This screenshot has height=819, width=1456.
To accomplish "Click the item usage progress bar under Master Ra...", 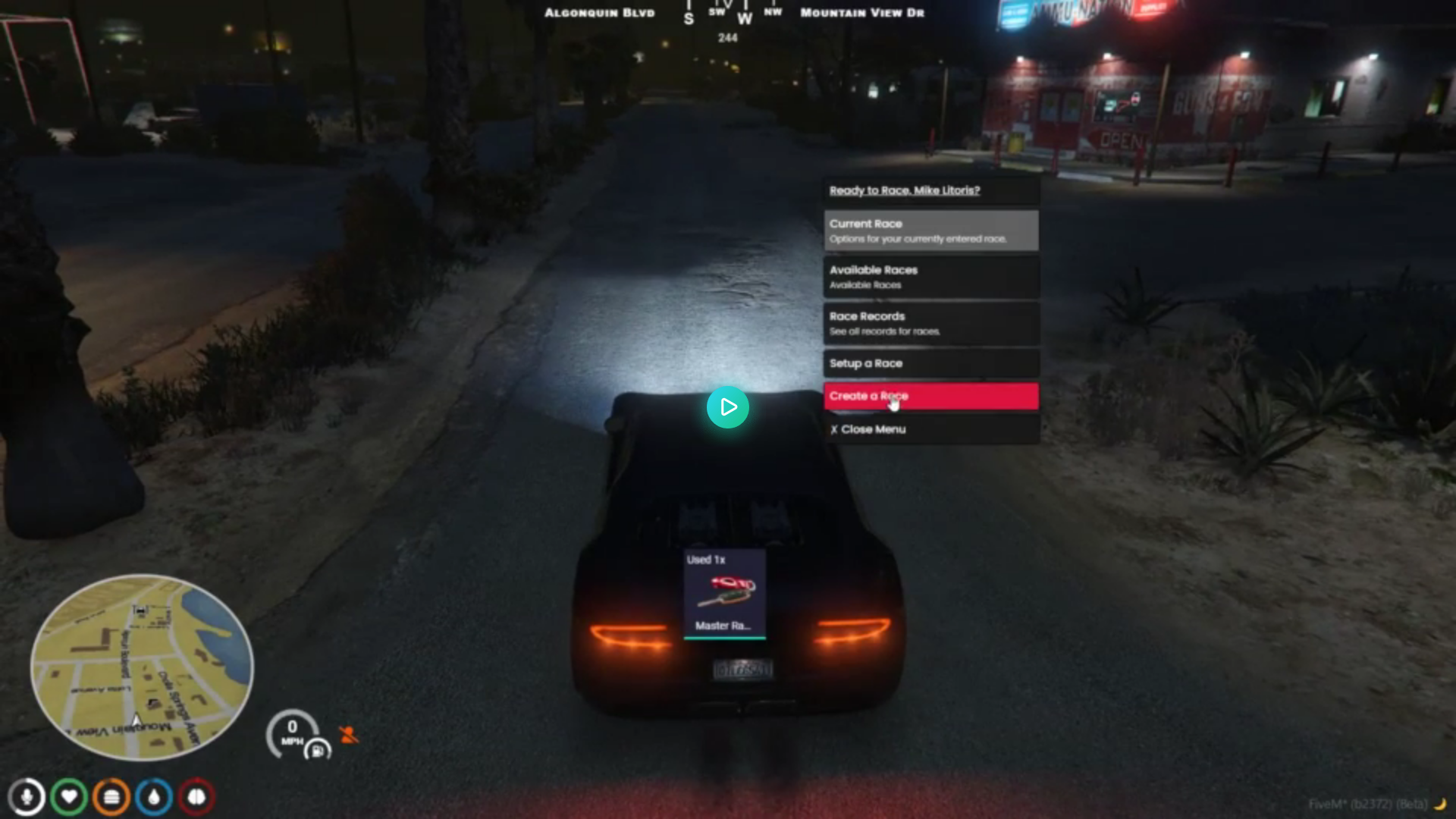I will coord(723,639).
